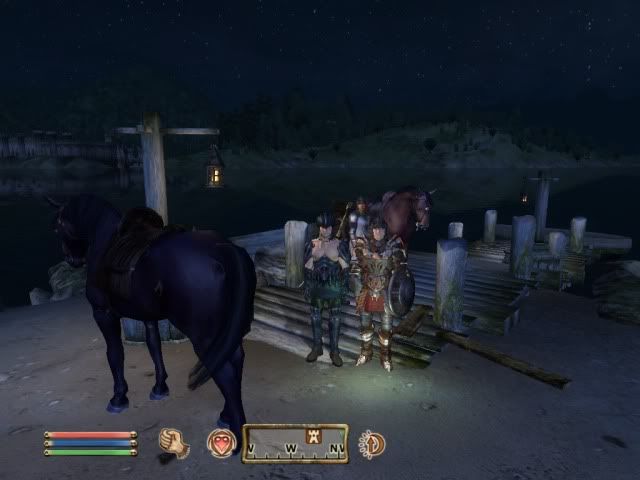This screenshot has height=480, width=640.
Task: Click the heart spell icon
Action: [221, 443]
